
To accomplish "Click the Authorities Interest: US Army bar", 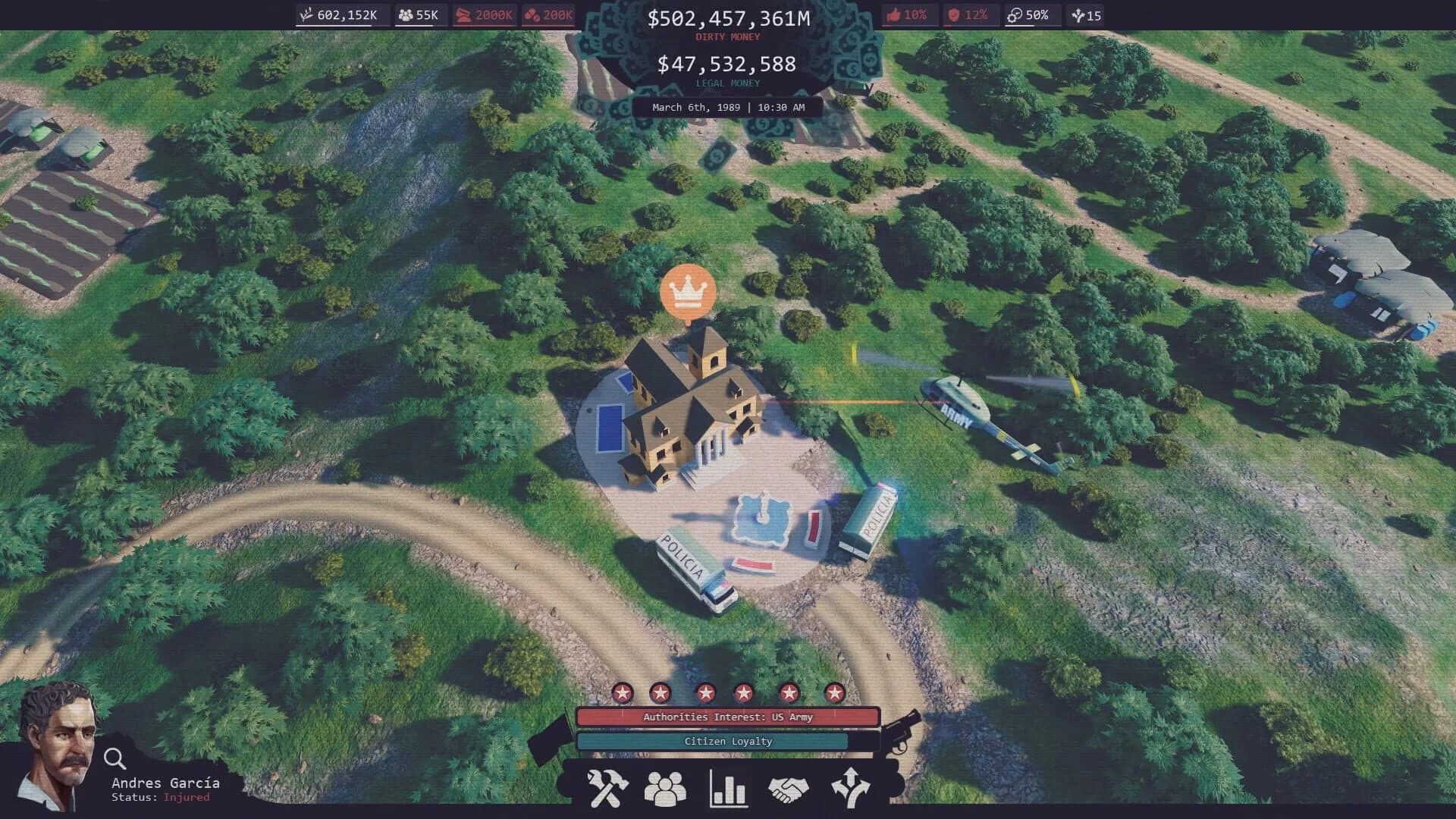I will 728,716.
